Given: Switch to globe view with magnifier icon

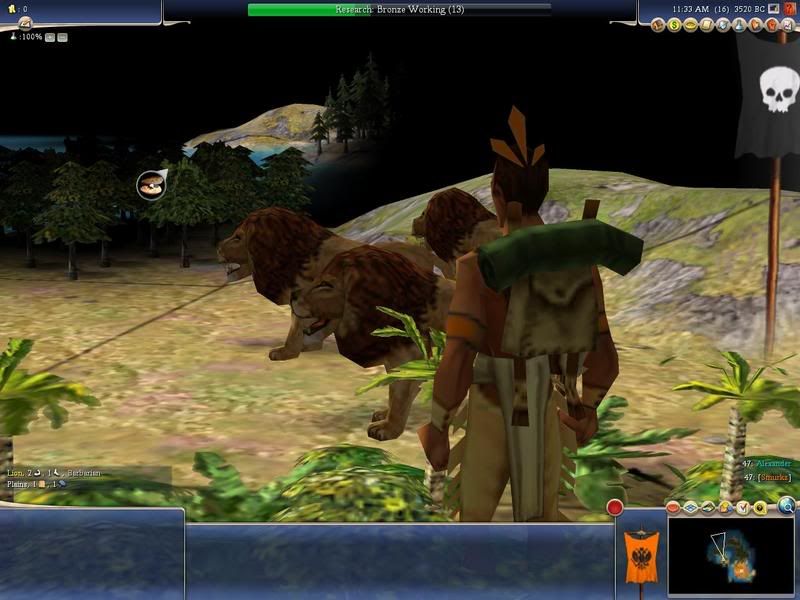Looking at the screenshot, I should [786, 506].
